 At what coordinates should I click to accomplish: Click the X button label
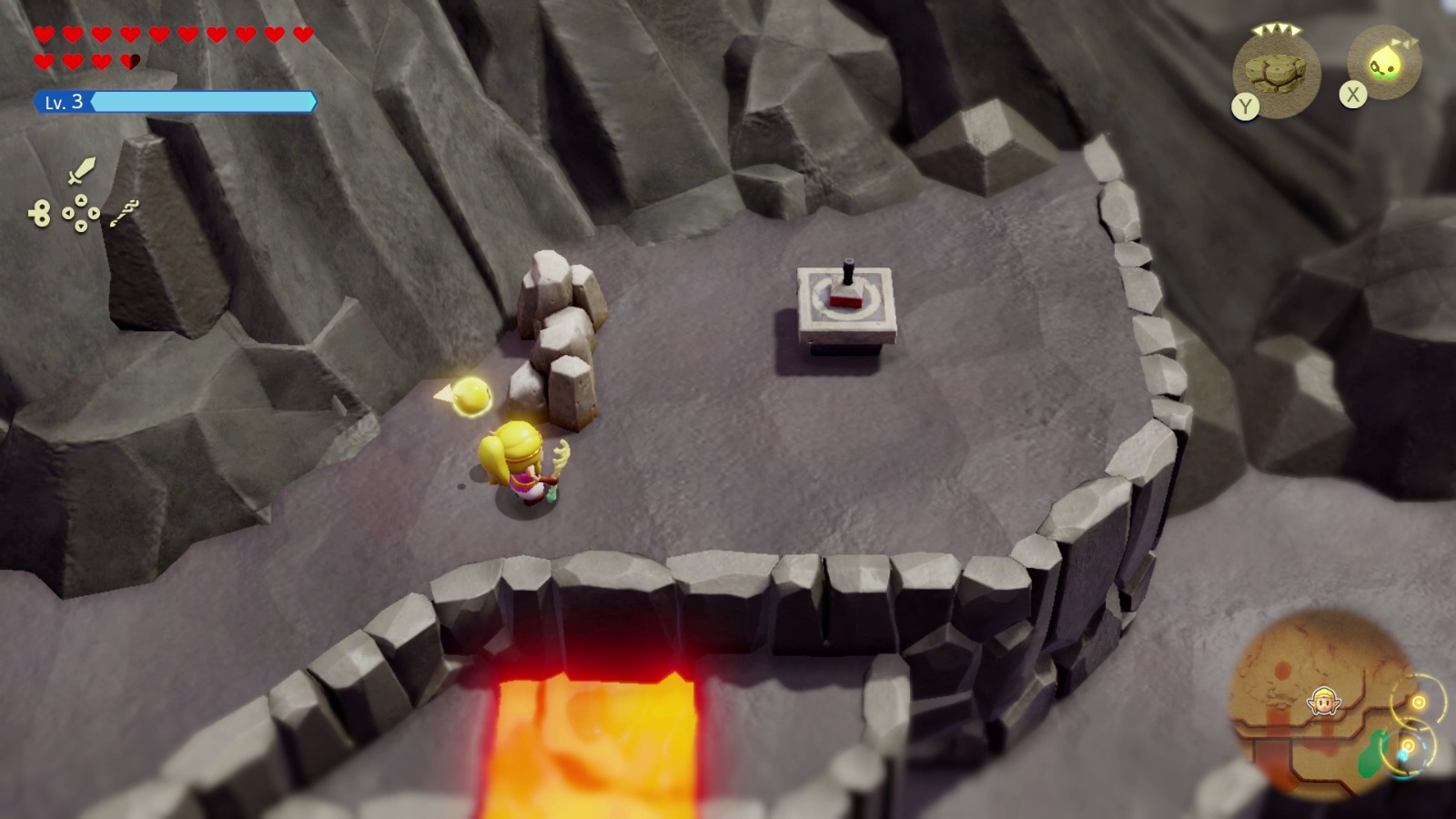click(1353, 93)
